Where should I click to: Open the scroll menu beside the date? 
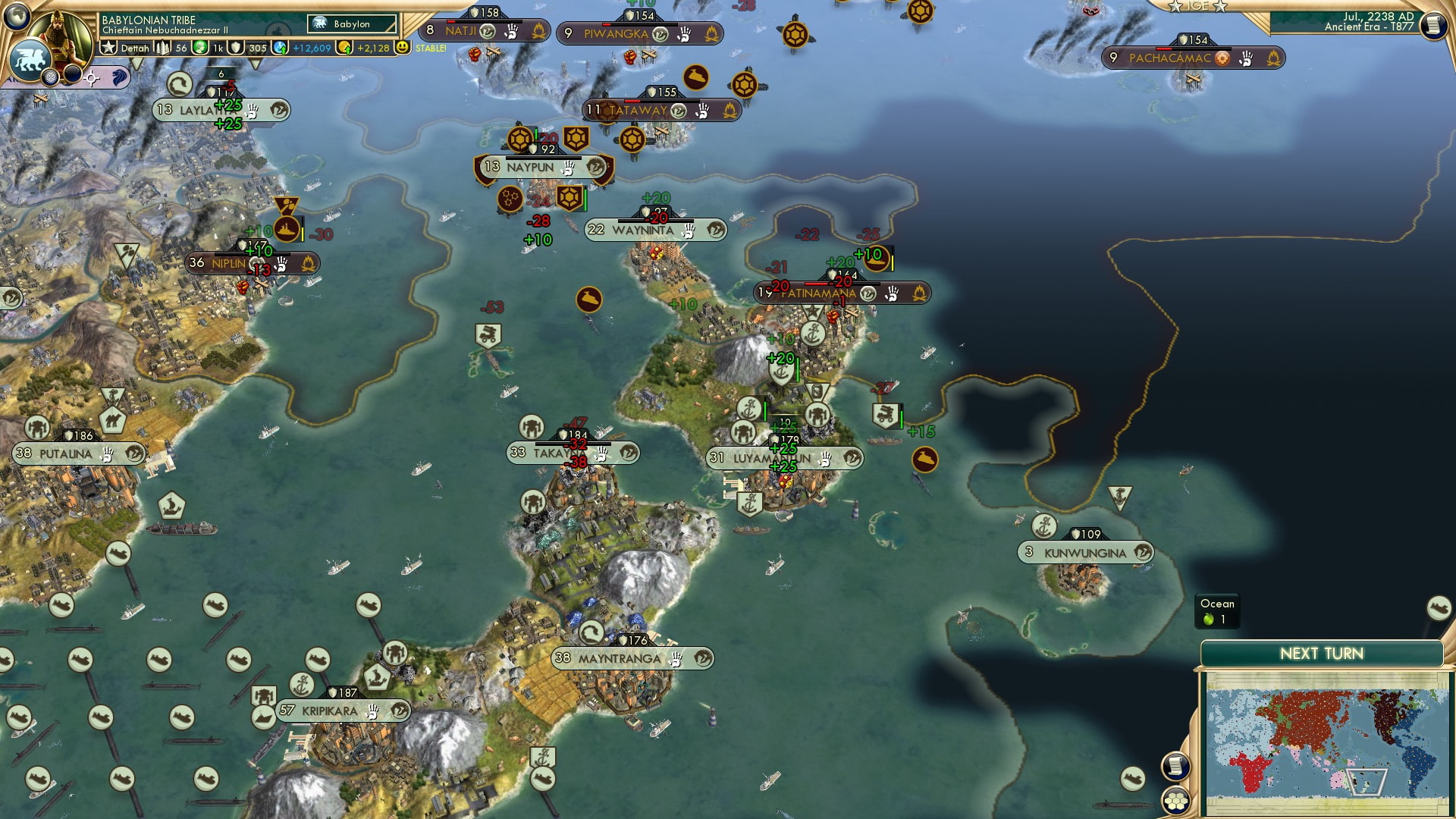[1432, 25]
